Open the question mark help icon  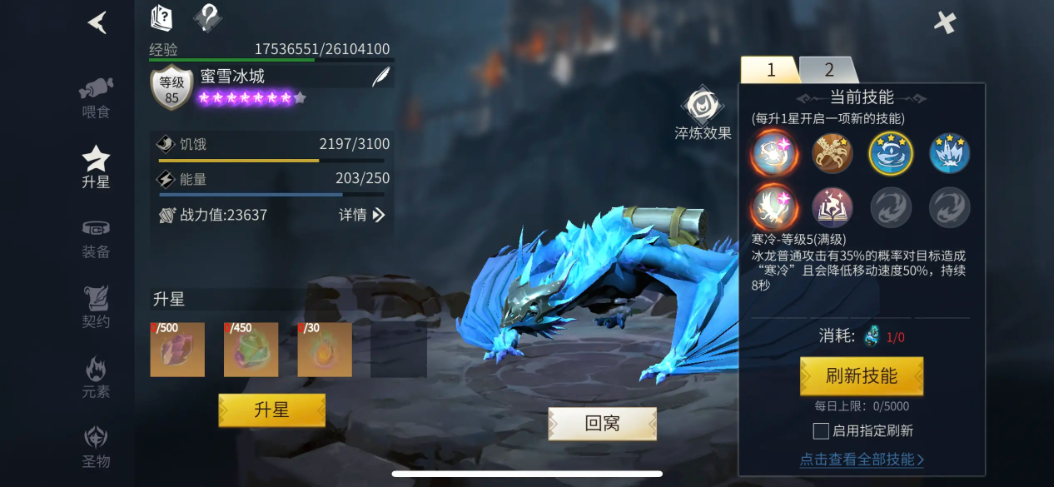pyautogui.click(x=207, y=17)
